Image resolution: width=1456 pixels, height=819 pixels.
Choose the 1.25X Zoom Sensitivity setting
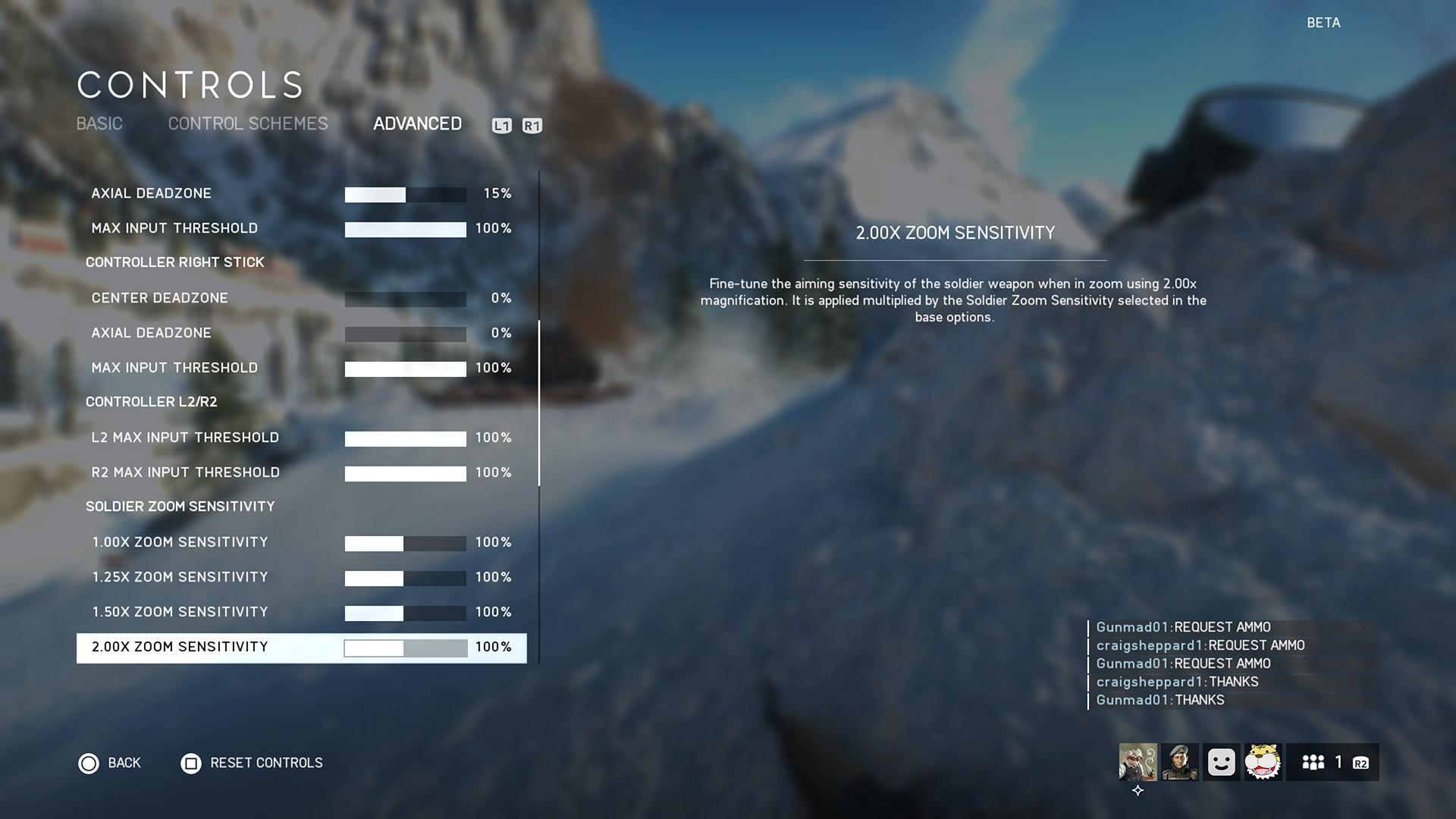(180, 577)
